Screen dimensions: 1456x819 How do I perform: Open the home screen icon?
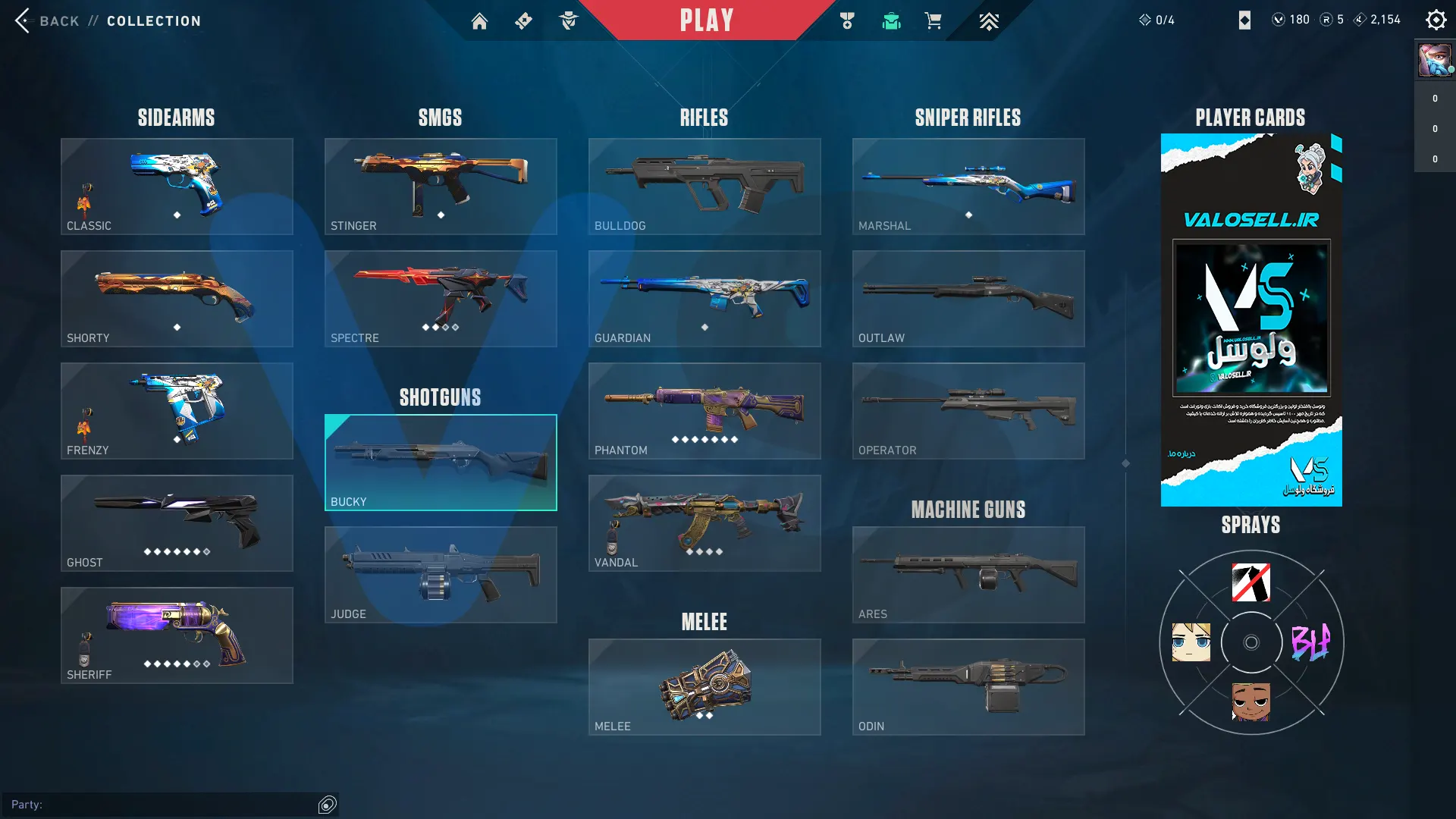[x=479, y=21]
